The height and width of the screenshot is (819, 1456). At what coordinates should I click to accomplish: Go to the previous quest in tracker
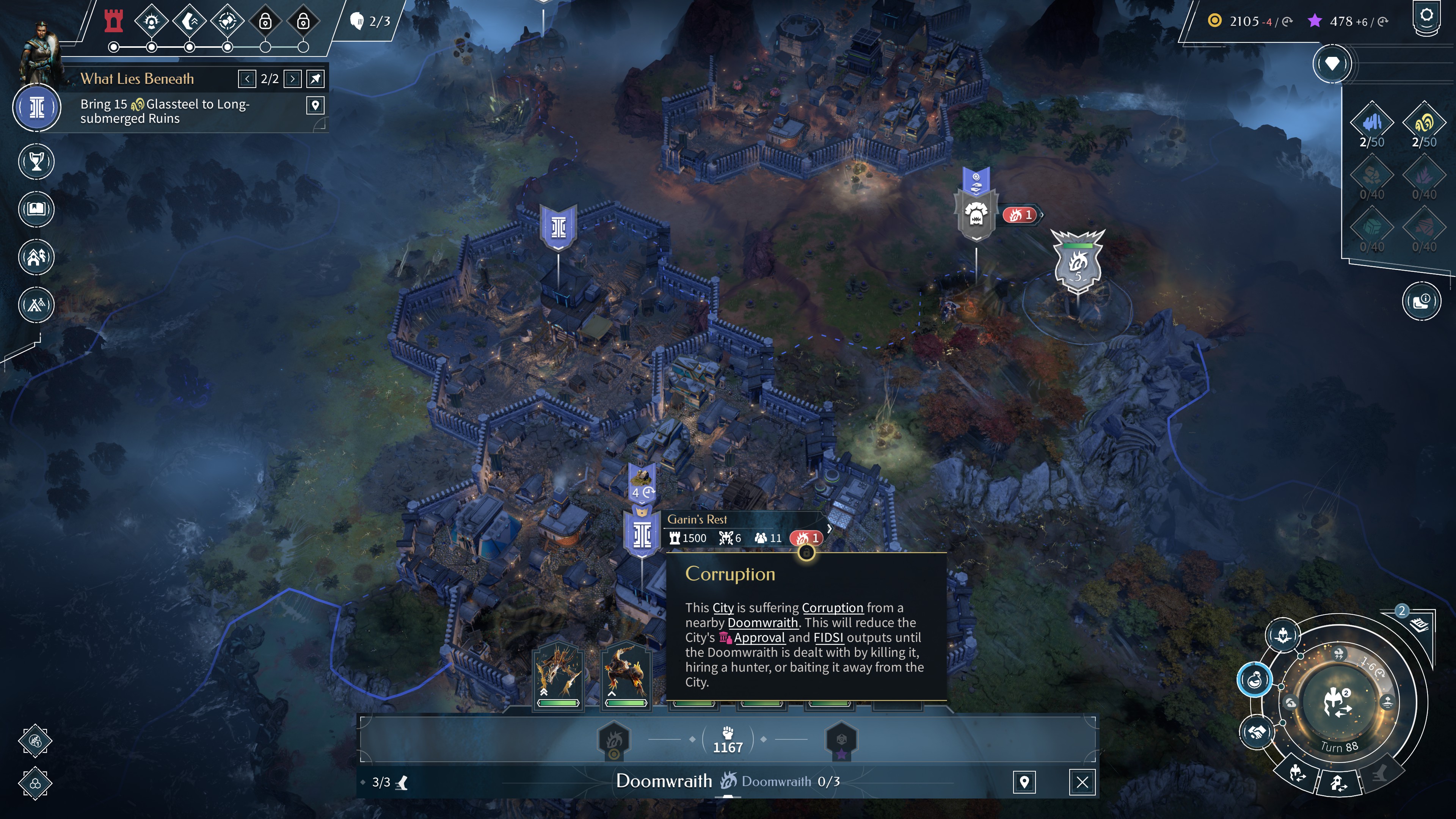pos(247,79)
